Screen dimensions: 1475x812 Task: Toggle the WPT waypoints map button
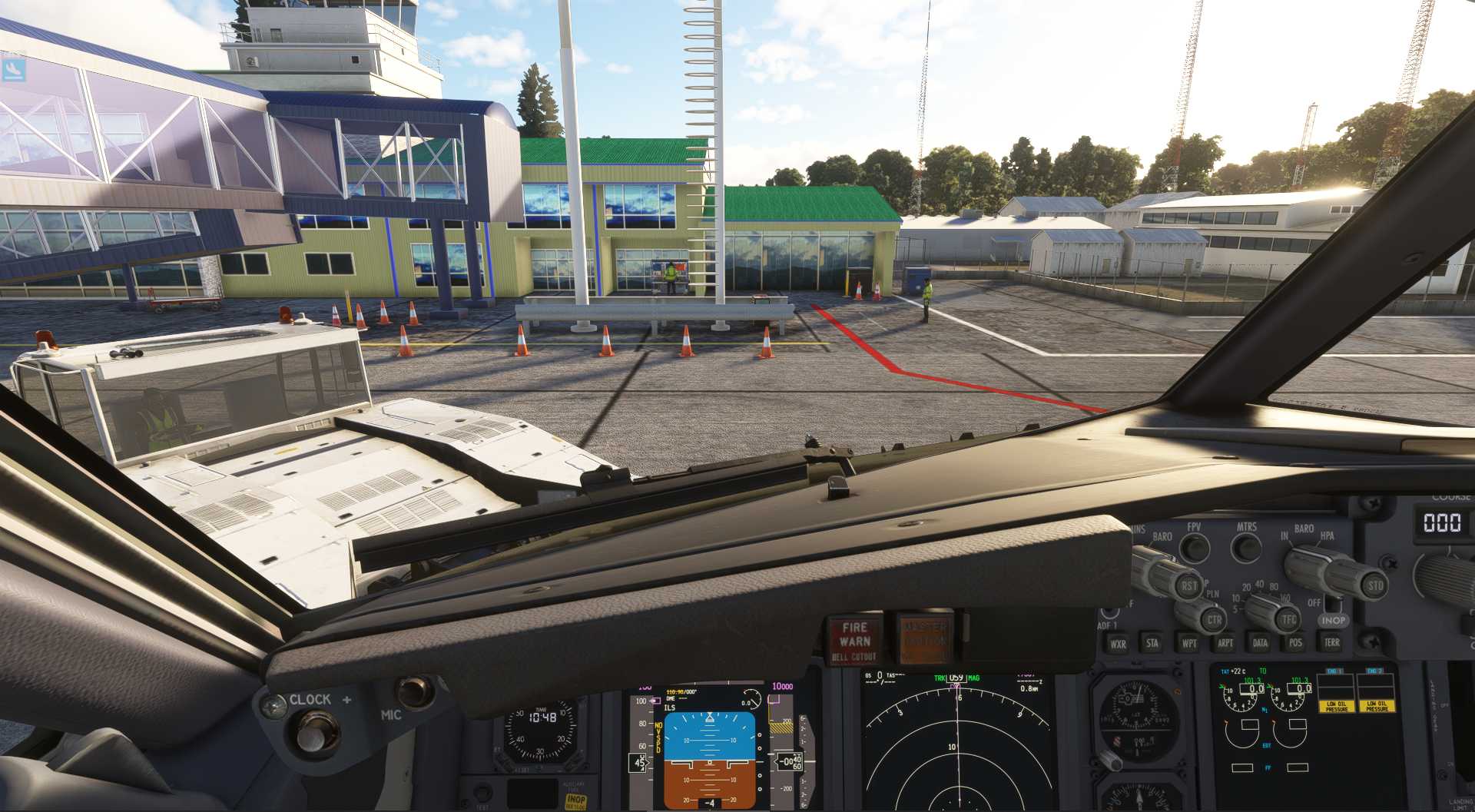(x=1189, y=643)
